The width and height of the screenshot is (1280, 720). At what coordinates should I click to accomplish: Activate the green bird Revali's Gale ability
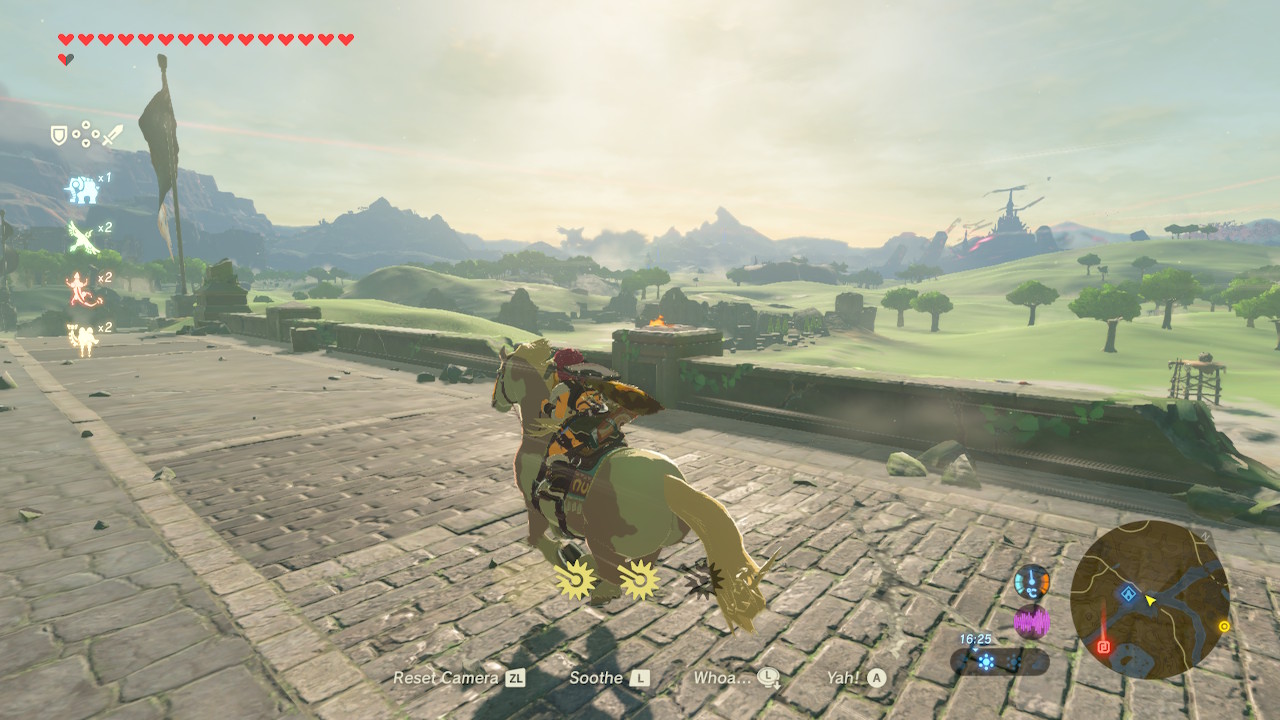[x=81, y=237]
